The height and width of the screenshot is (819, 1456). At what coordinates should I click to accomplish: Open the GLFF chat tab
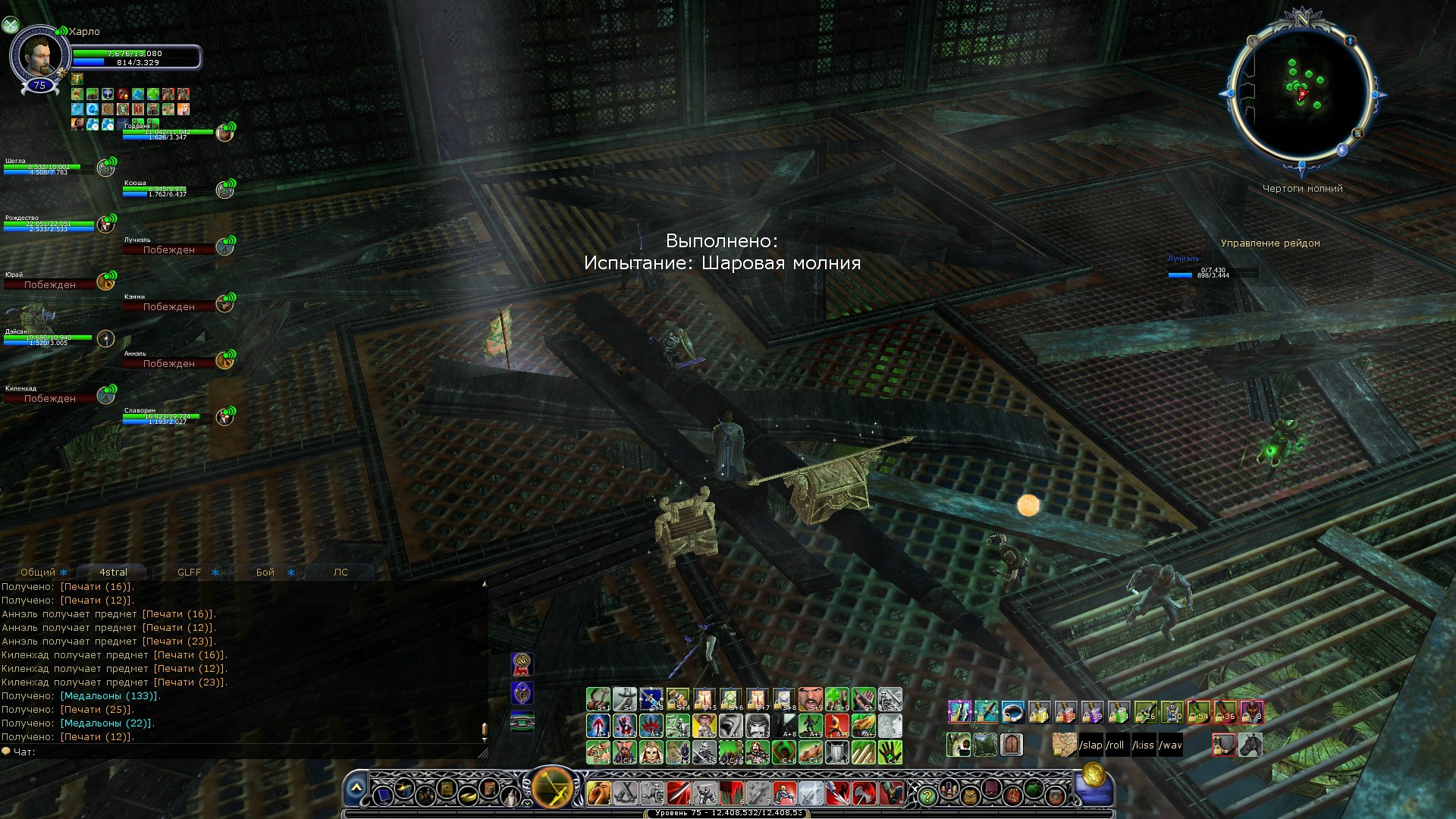coord(190,572)
